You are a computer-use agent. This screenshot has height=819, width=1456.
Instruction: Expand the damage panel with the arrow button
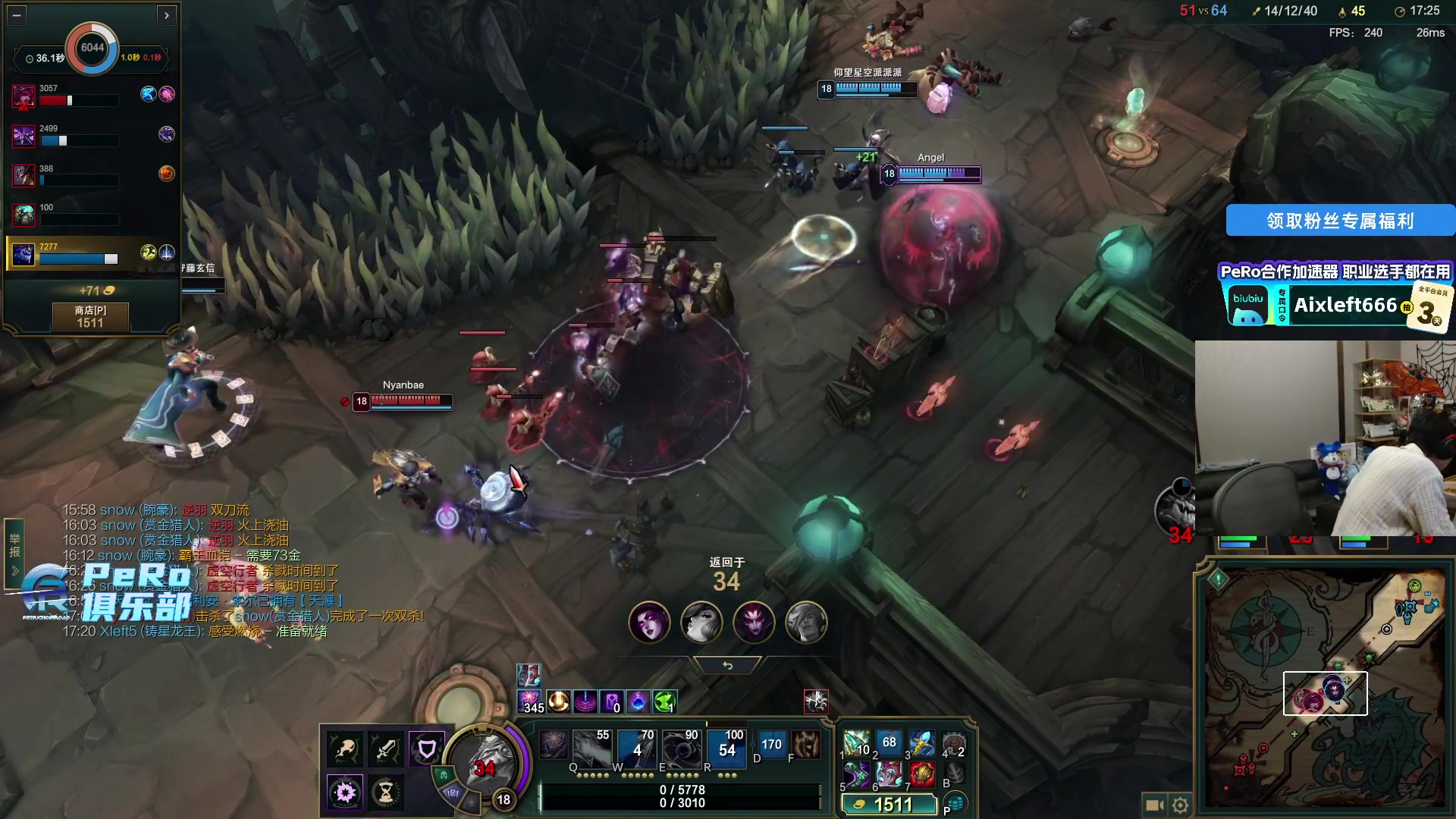[x=167, y=14]
